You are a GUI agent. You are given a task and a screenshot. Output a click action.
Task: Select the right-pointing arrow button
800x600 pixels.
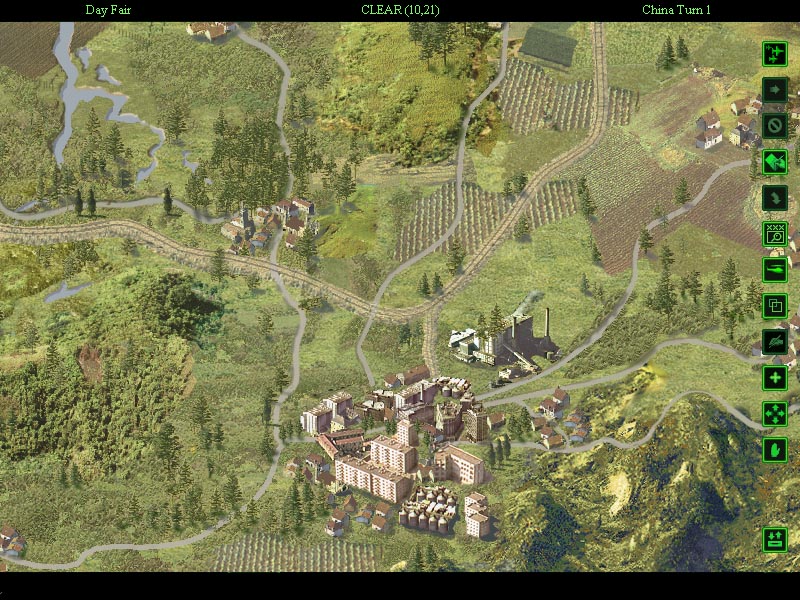[775, 90]
